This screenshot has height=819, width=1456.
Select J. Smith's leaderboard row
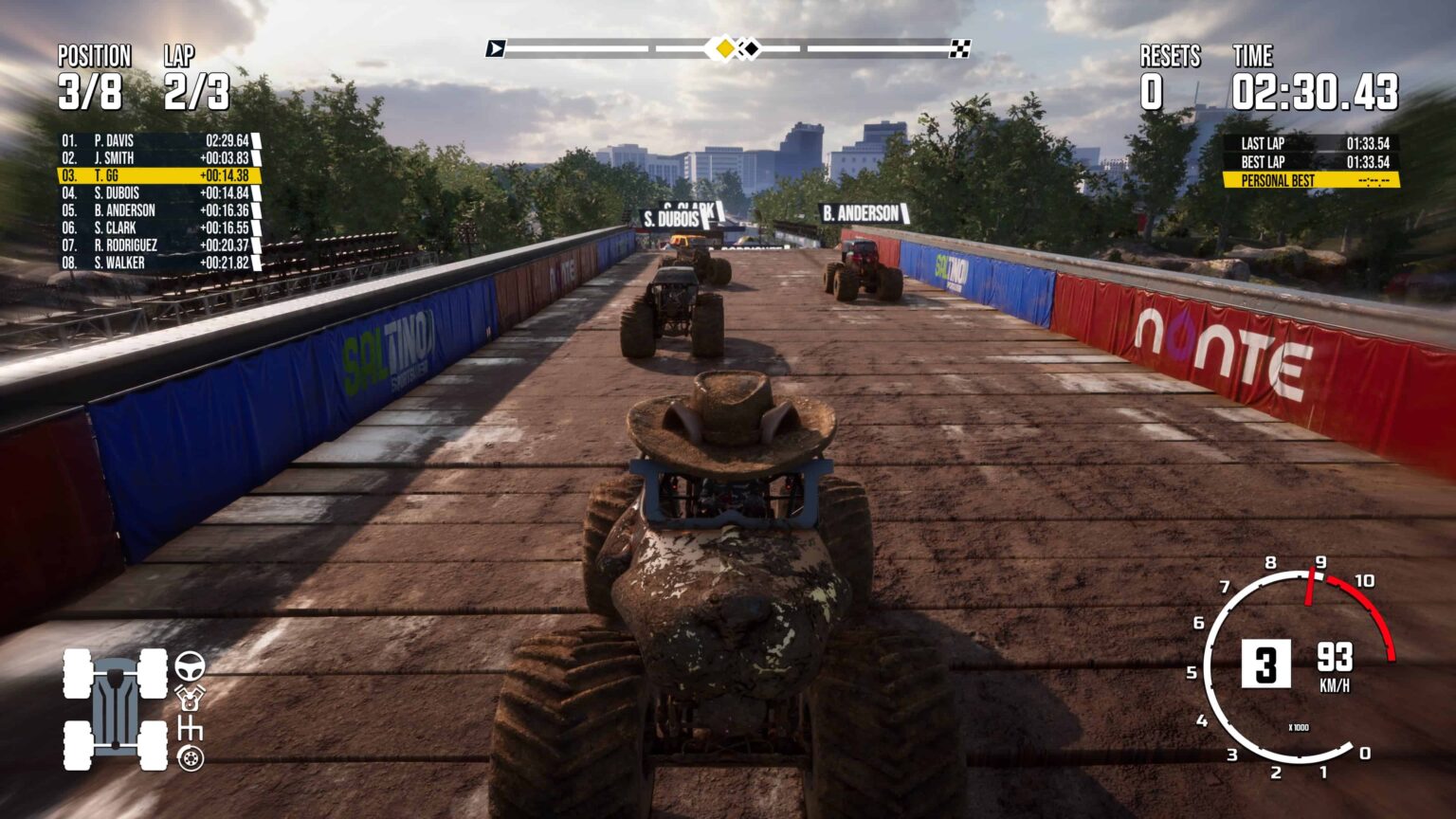click(x=158, y=158)
